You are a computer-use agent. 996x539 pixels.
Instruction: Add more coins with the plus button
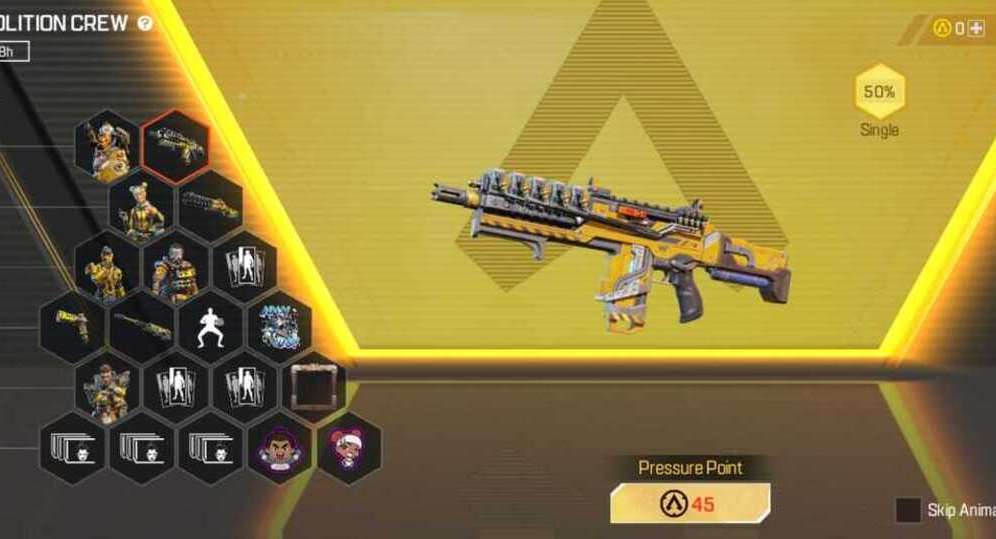tap(976, 28)
